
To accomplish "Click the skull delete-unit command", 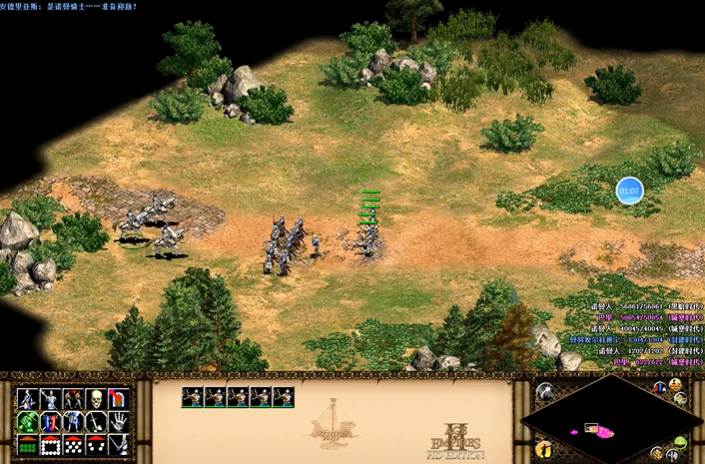I will [x=95, y=399].
